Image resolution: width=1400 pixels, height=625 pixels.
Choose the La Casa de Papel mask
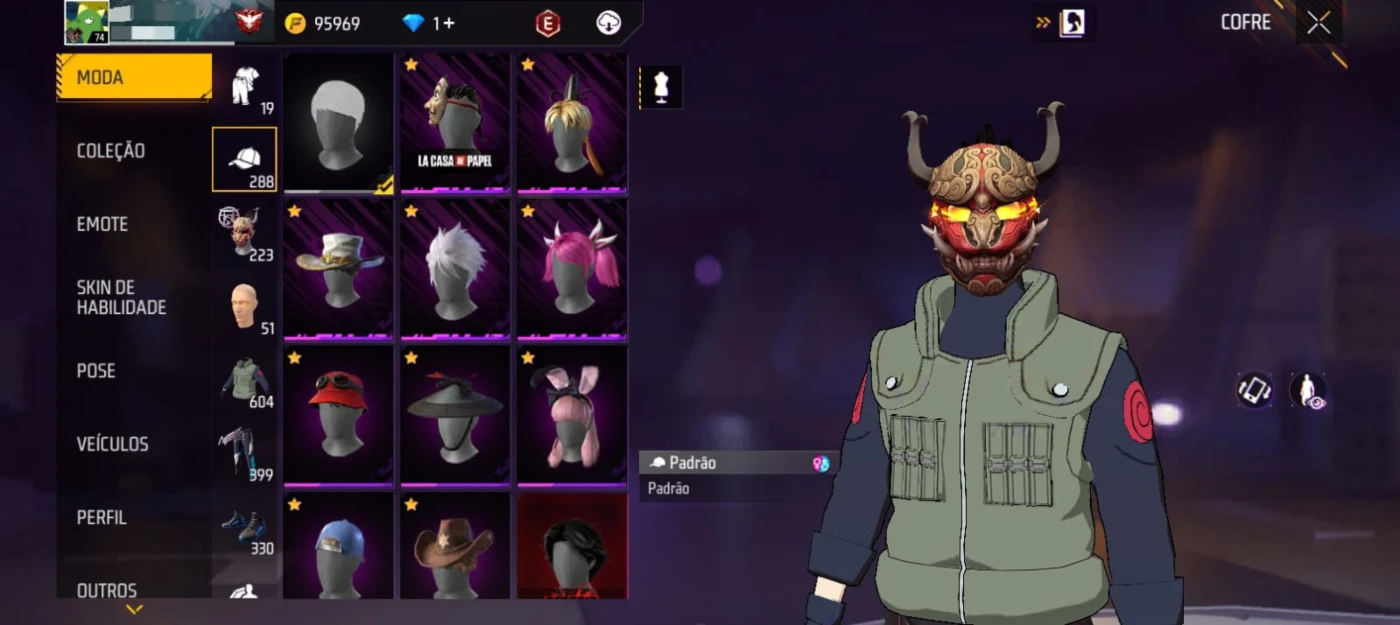455,122
